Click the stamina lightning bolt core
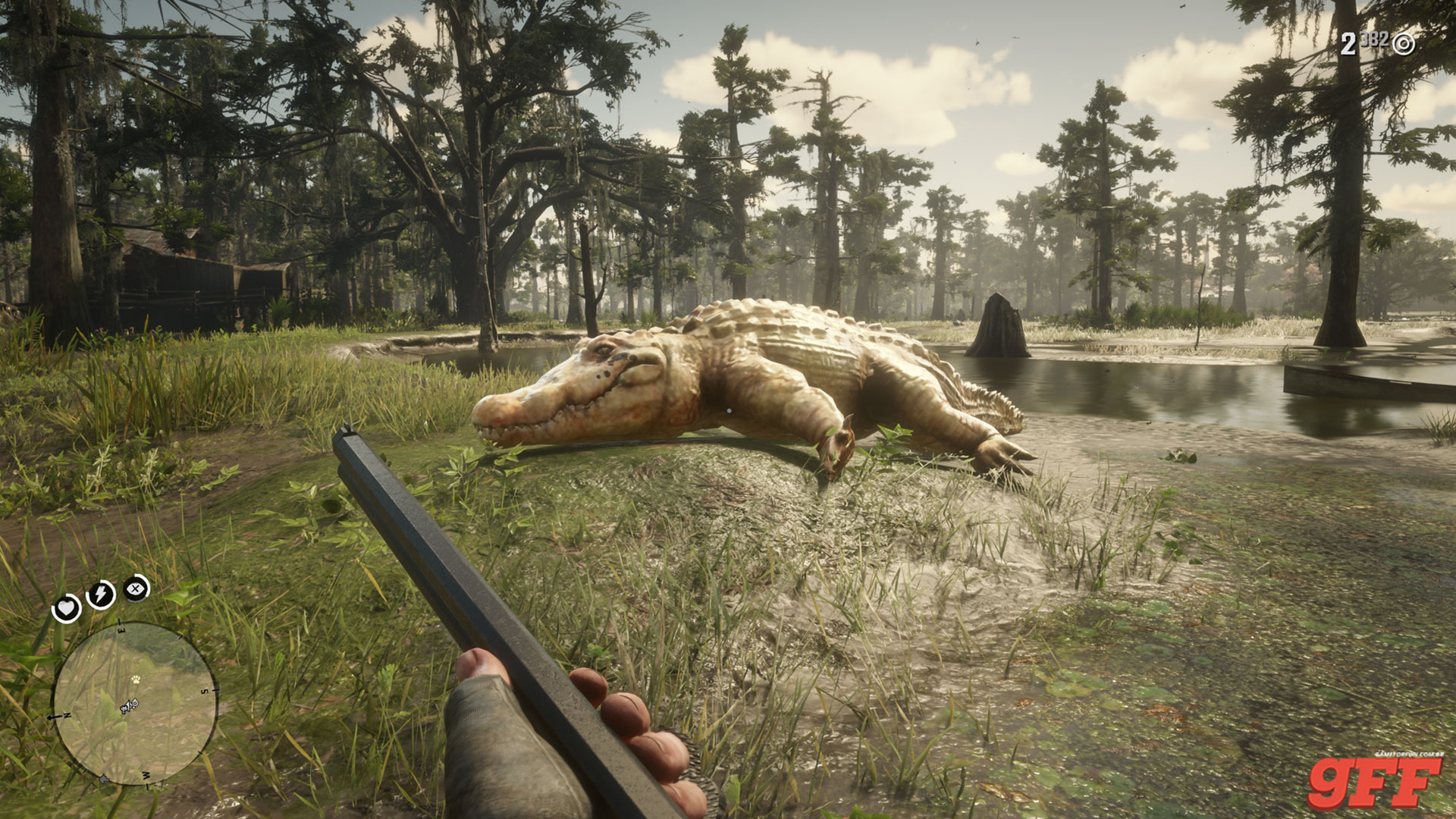Image resolution: width=1456 pixels, height=819 pixels. coord(99,592)
